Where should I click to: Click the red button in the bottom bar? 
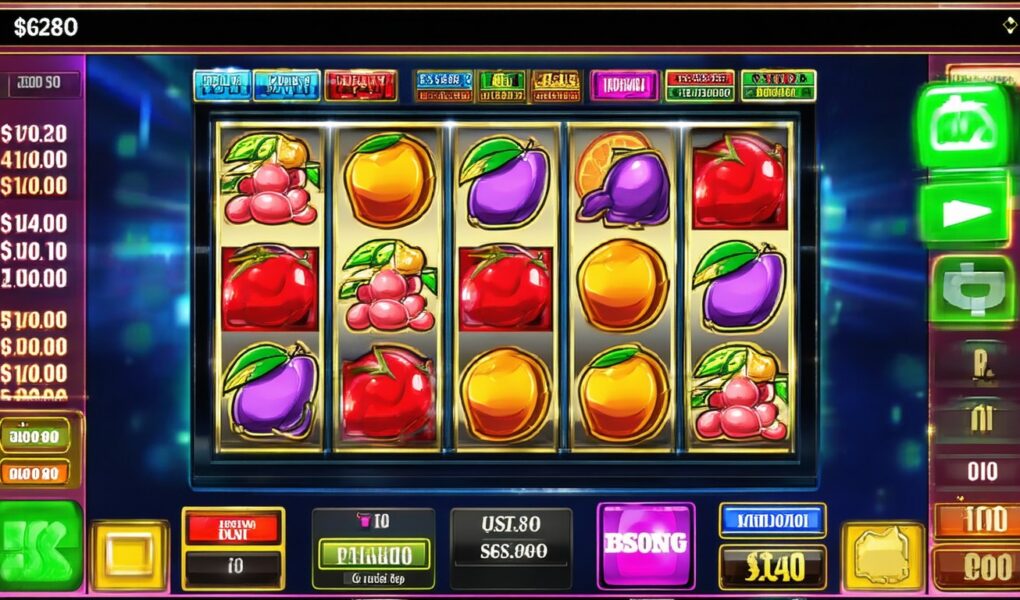[233, 526]
